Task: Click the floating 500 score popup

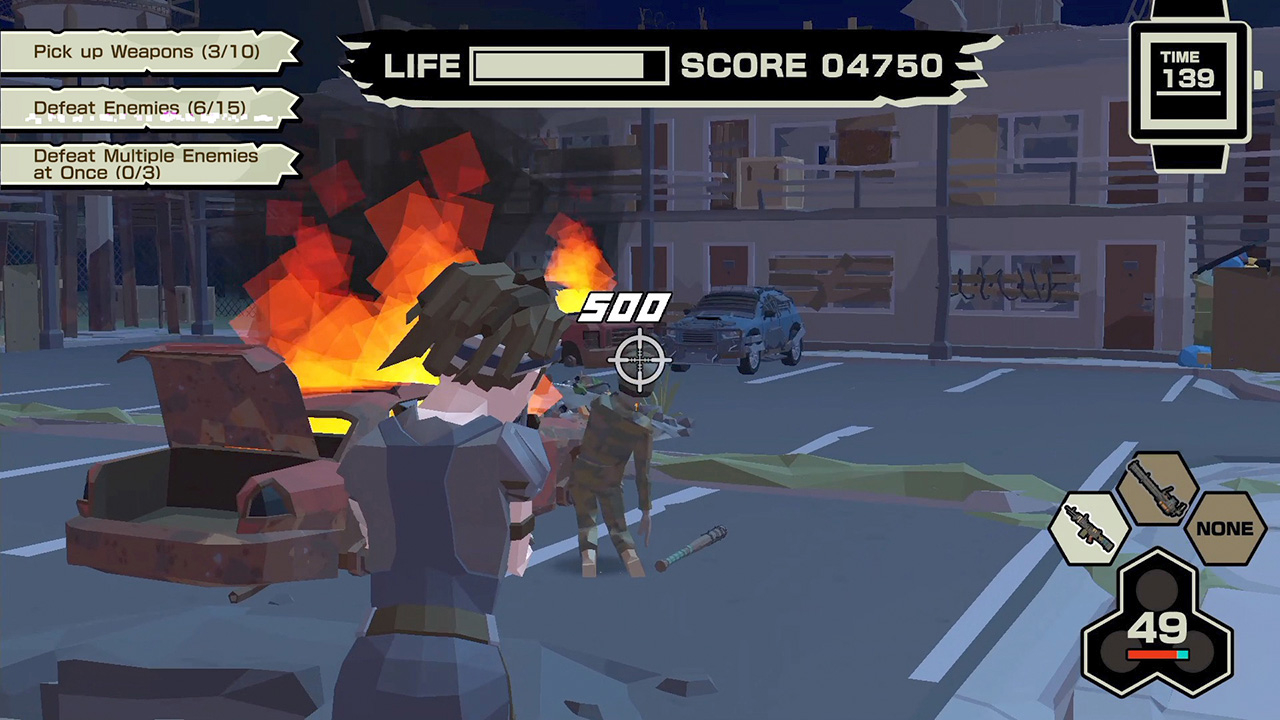Action: (x=626, y=308)
